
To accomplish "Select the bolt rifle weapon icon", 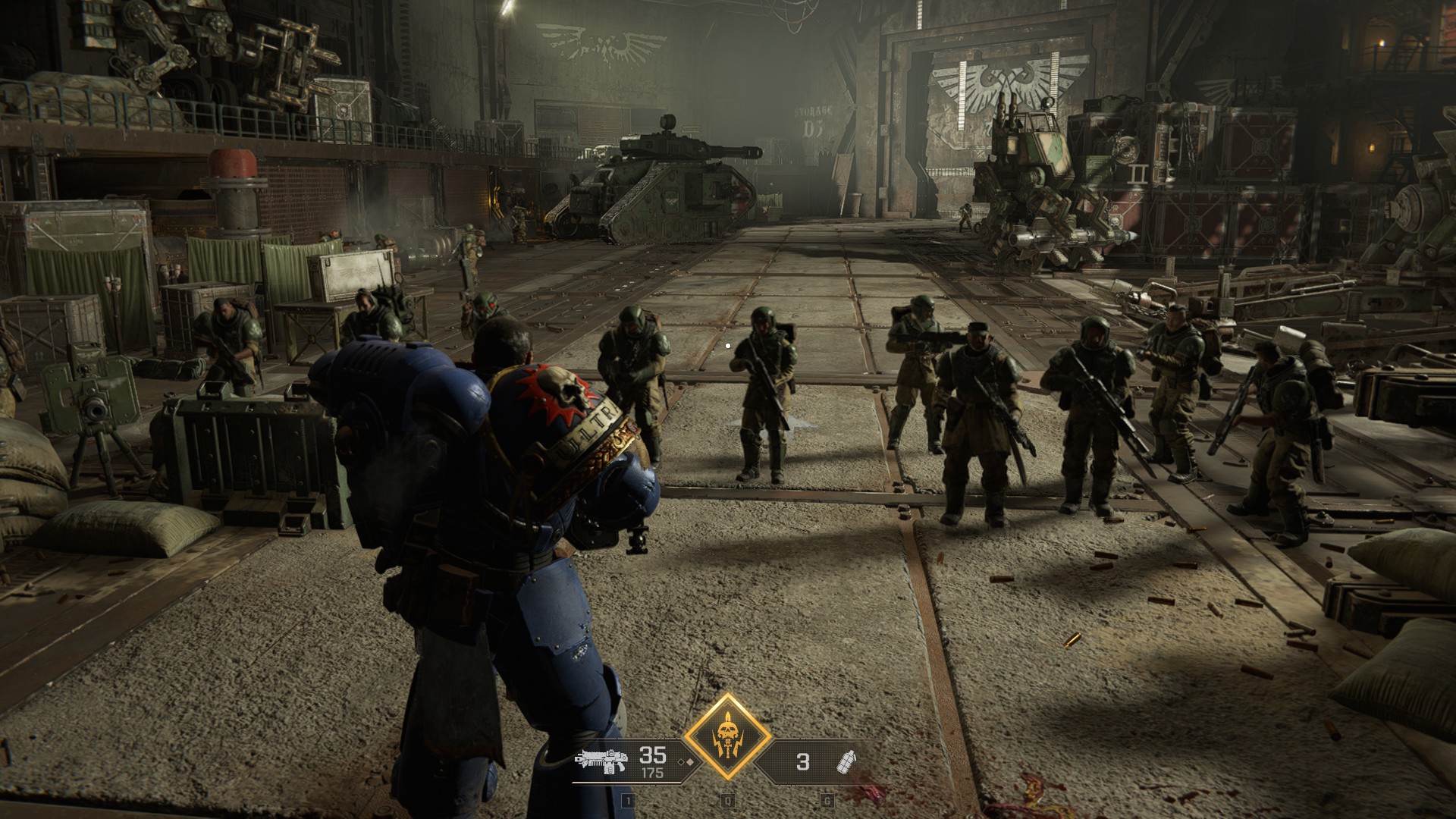I will click(x=601, y=761).
